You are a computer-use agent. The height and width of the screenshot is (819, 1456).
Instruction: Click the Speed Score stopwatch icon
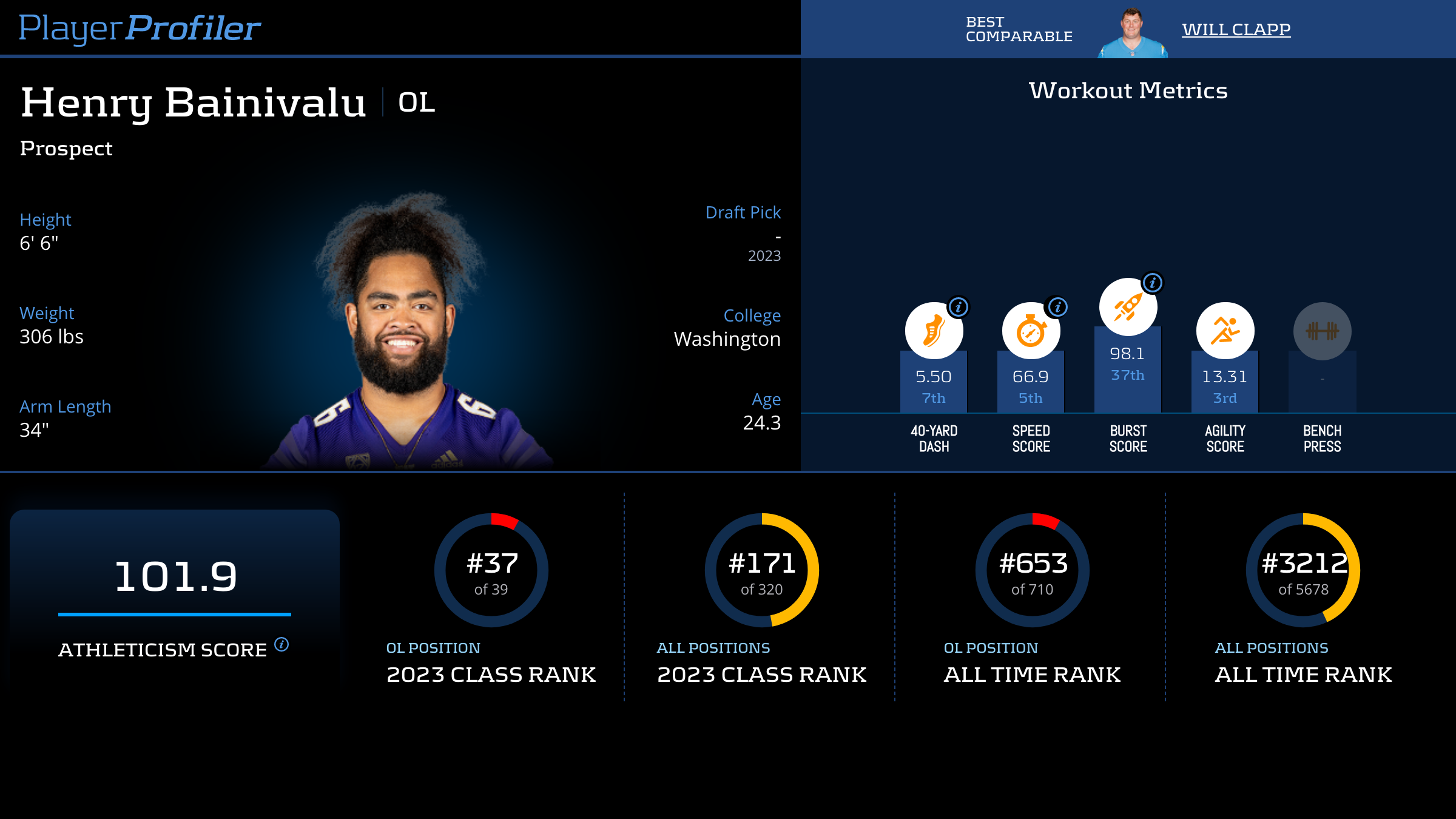click(x=1030, y=331)
